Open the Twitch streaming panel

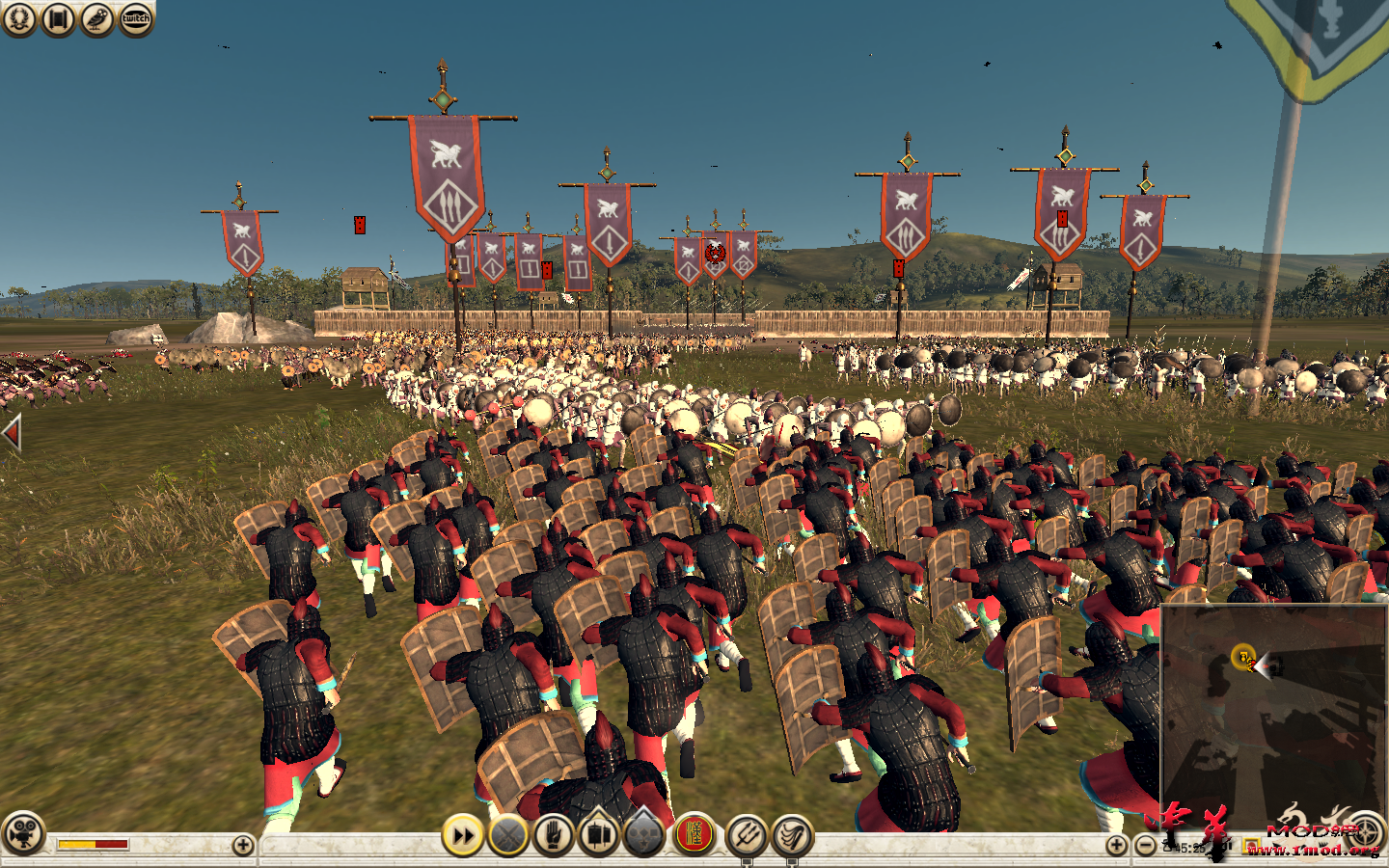pyautogui.click(x=136, y=17)
